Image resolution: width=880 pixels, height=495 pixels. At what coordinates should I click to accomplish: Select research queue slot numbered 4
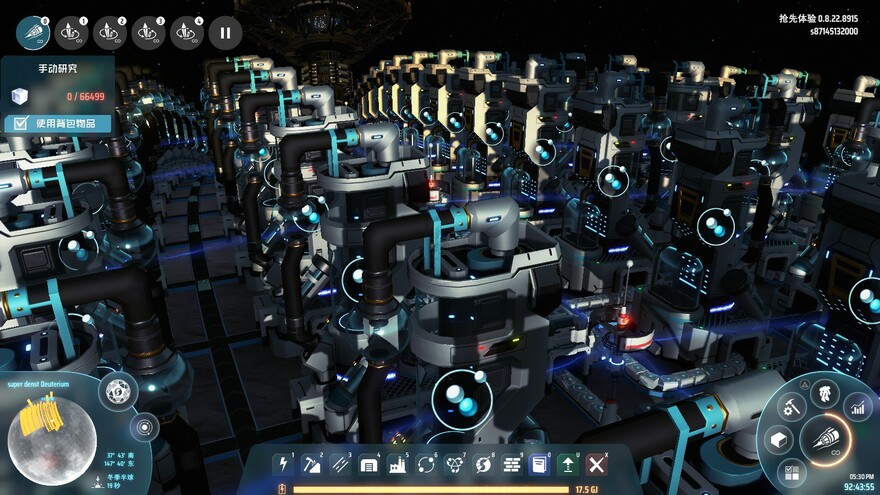click(x=186, y=33)
